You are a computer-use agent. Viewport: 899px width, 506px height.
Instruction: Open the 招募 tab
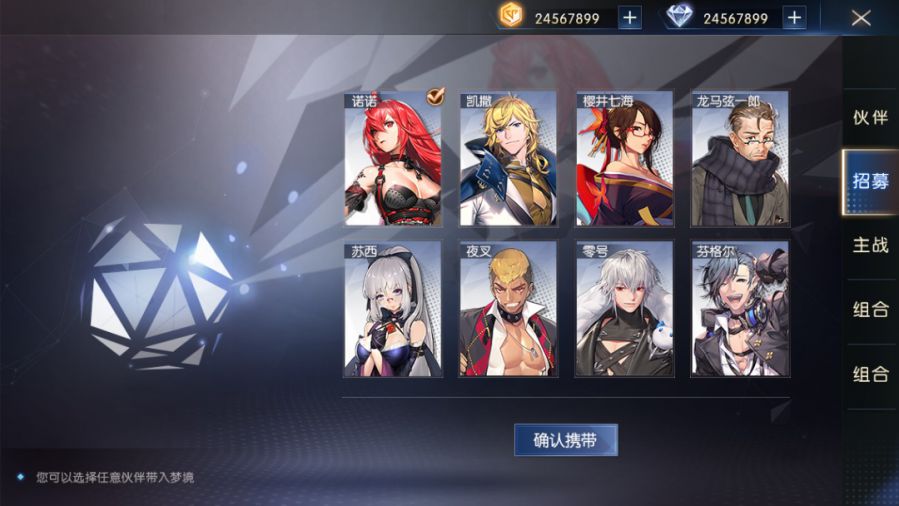pos(870,181)
